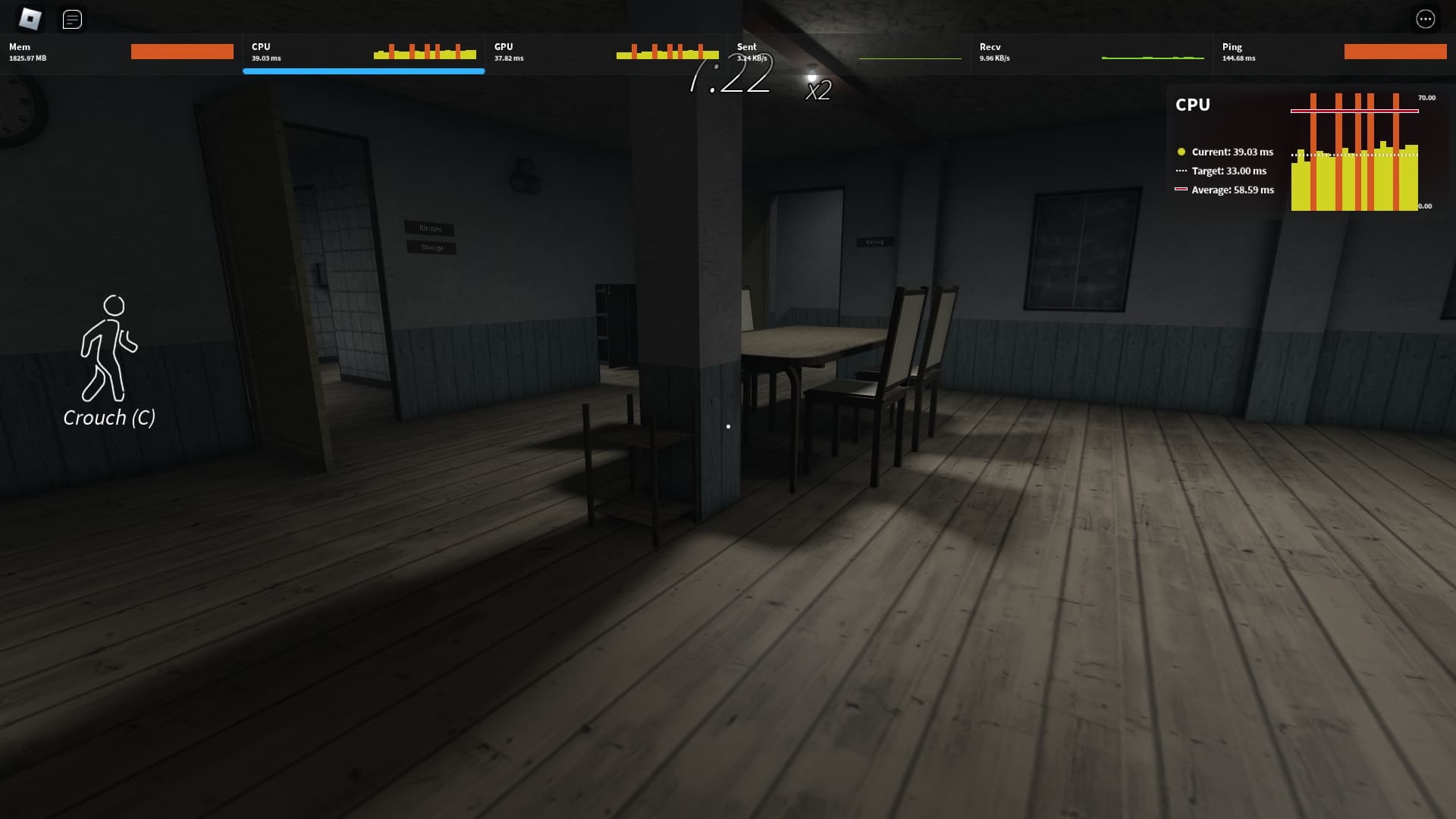Select the Mem section of the stats bar
1456x819 pixels.
(121, 52)
